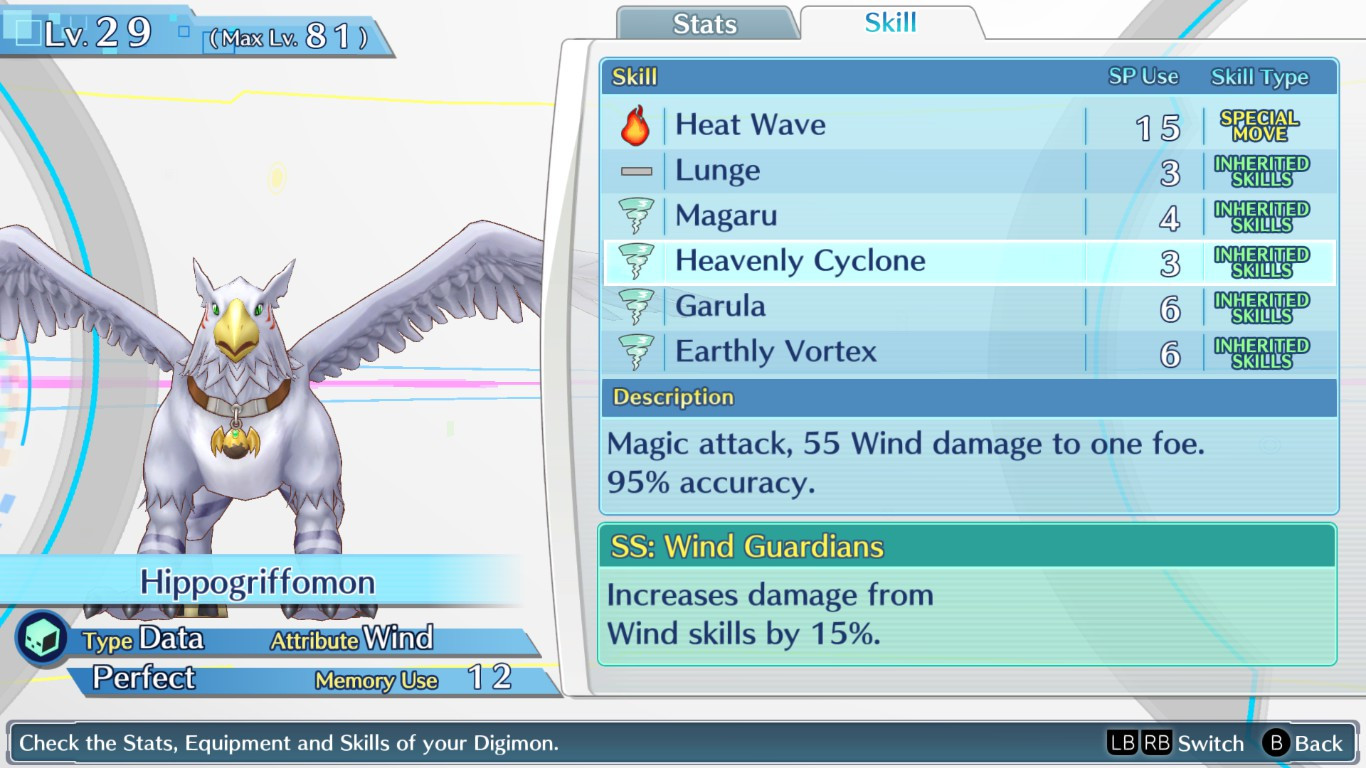
Task: Switch to the Stats tab
Action: pyautogui.click(x=707, y=23)
